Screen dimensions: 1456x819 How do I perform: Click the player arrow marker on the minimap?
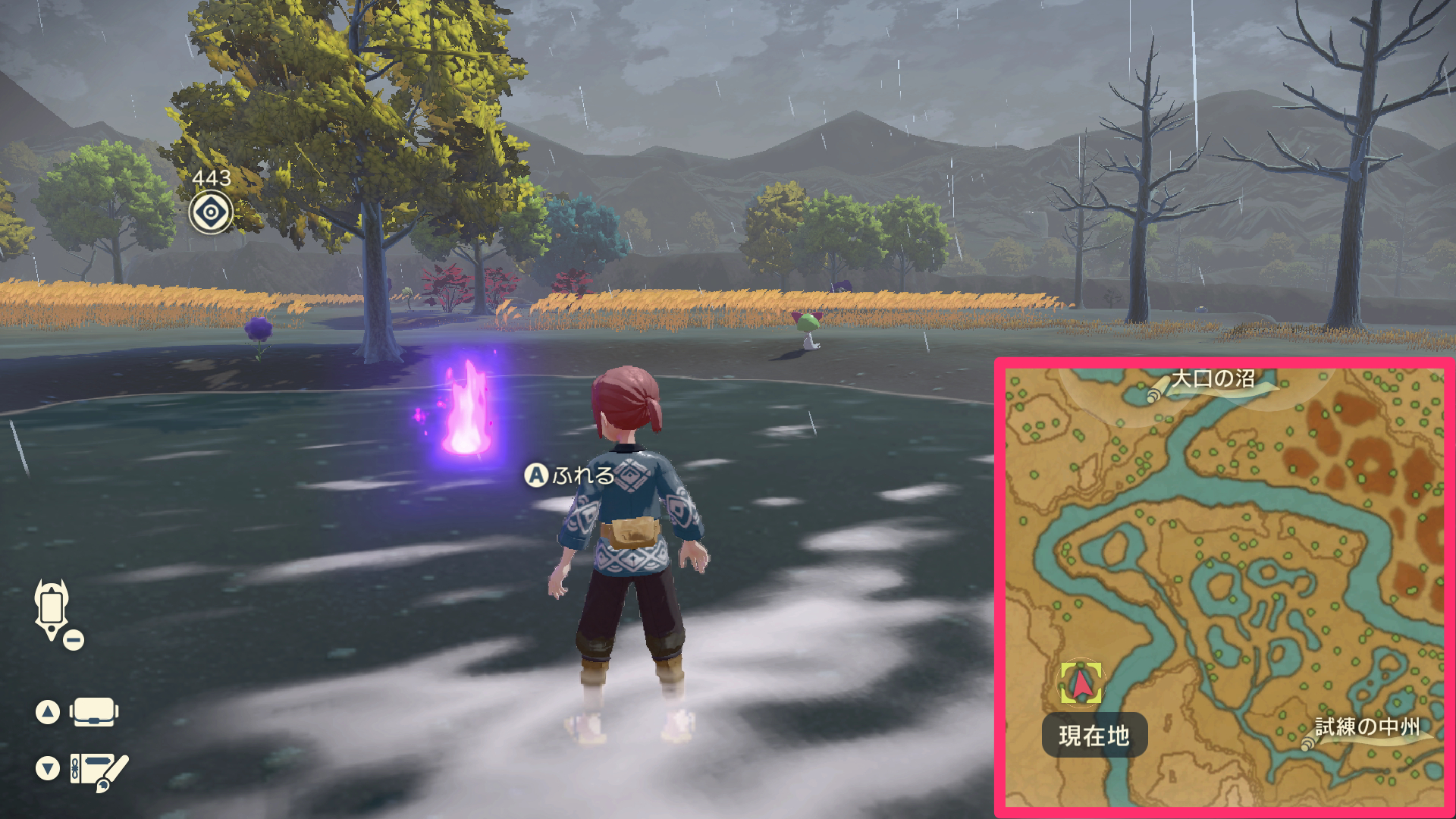1080,684
